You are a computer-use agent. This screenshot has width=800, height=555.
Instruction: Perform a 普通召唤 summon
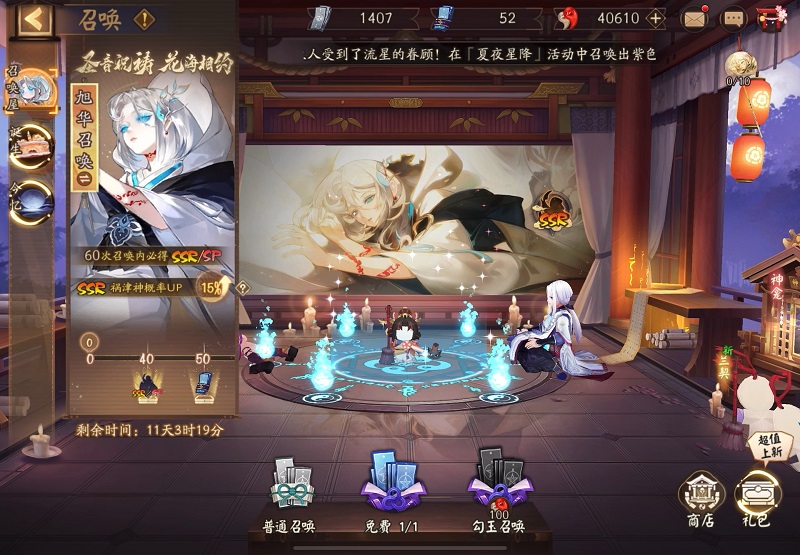294,497
